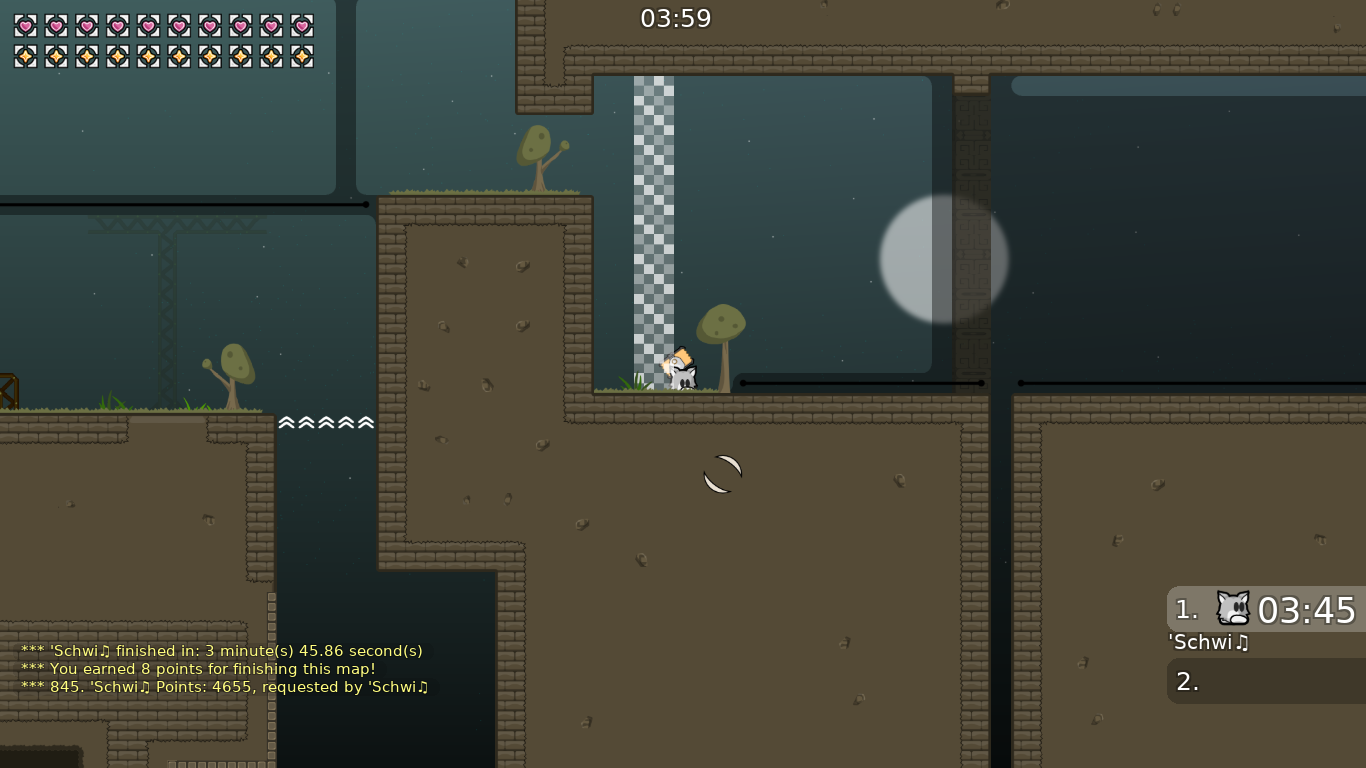This screenshot has width=1366, height=768.
Task: Toggle the final armor star off
Action: point(303,56)
